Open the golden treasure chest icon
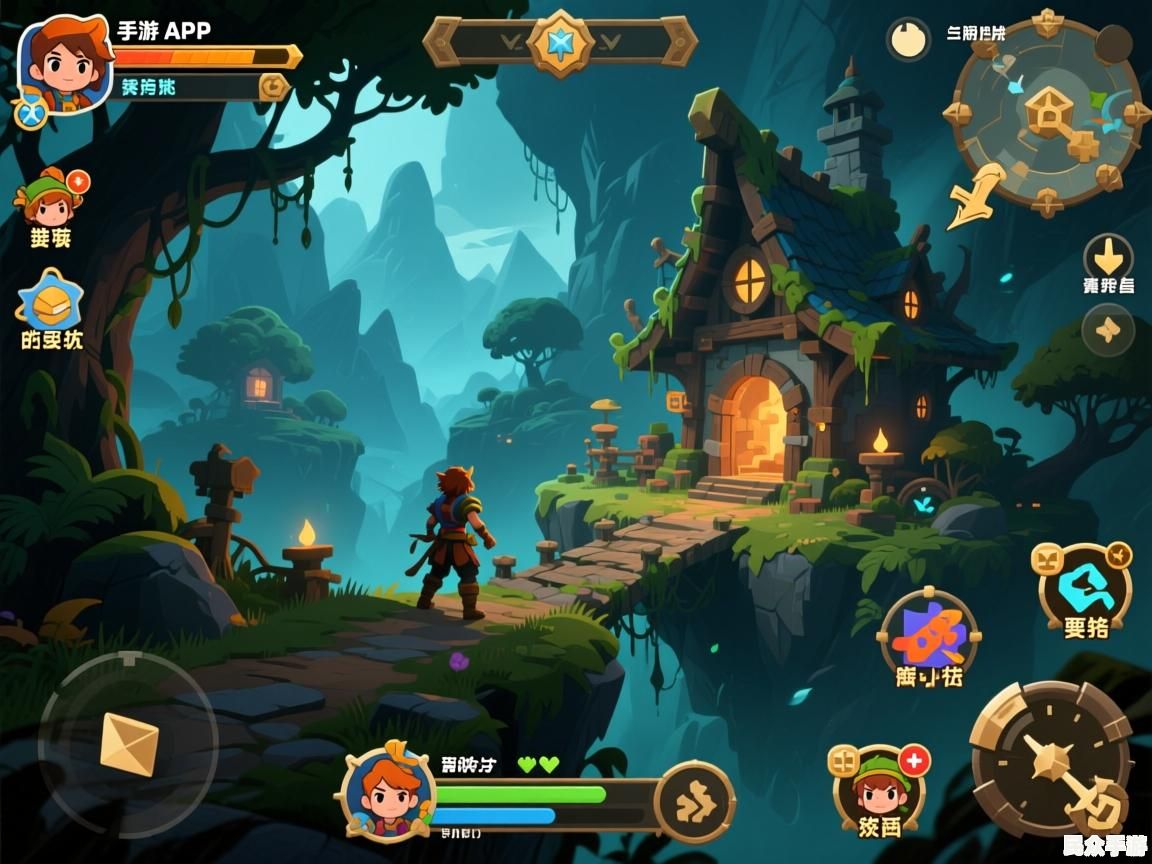The width and height of the screenshot is (1152, 864). point(50,300)
